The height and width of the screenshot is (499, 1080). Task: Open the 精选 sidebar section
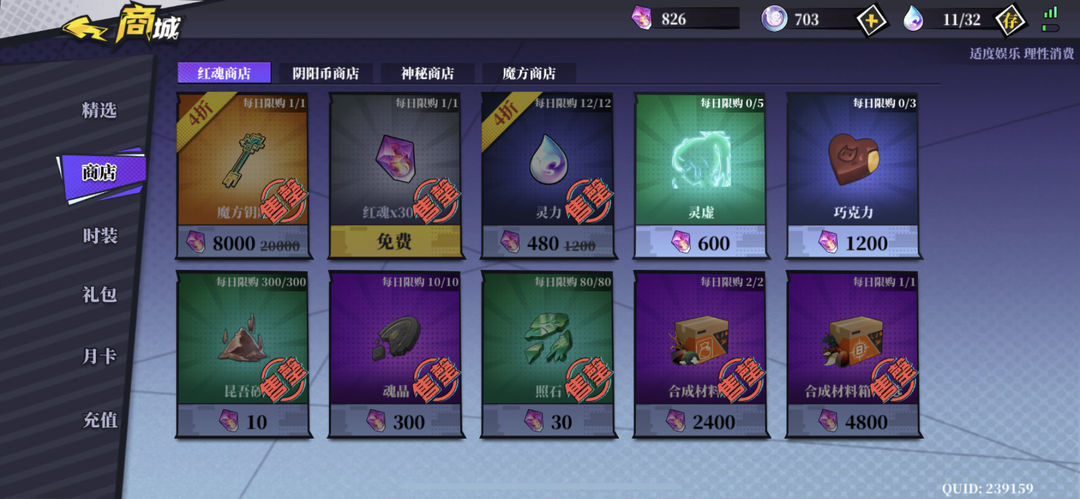99,110
